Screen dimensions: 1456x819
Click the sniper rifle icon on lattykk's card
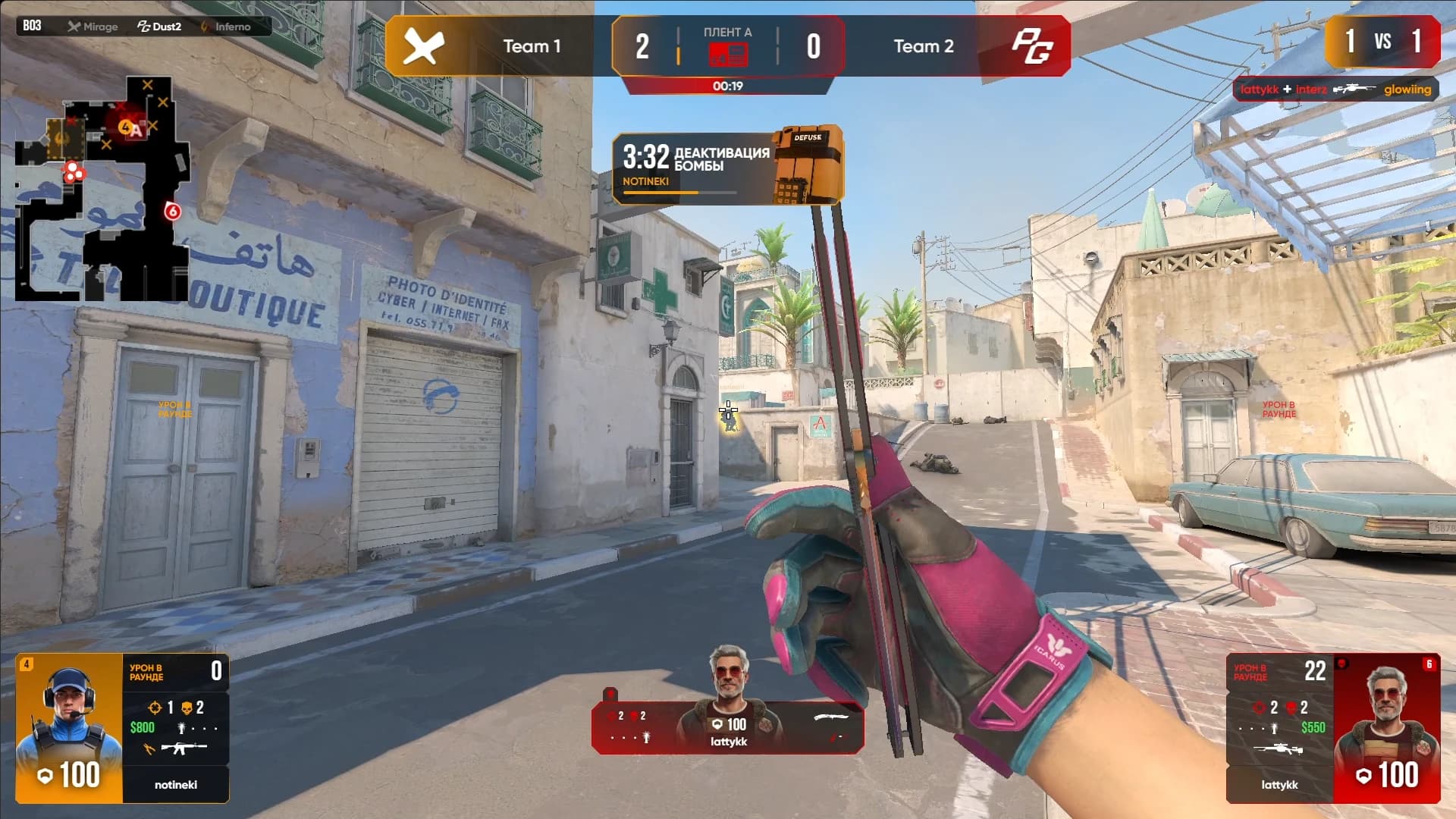(1278, 749)
